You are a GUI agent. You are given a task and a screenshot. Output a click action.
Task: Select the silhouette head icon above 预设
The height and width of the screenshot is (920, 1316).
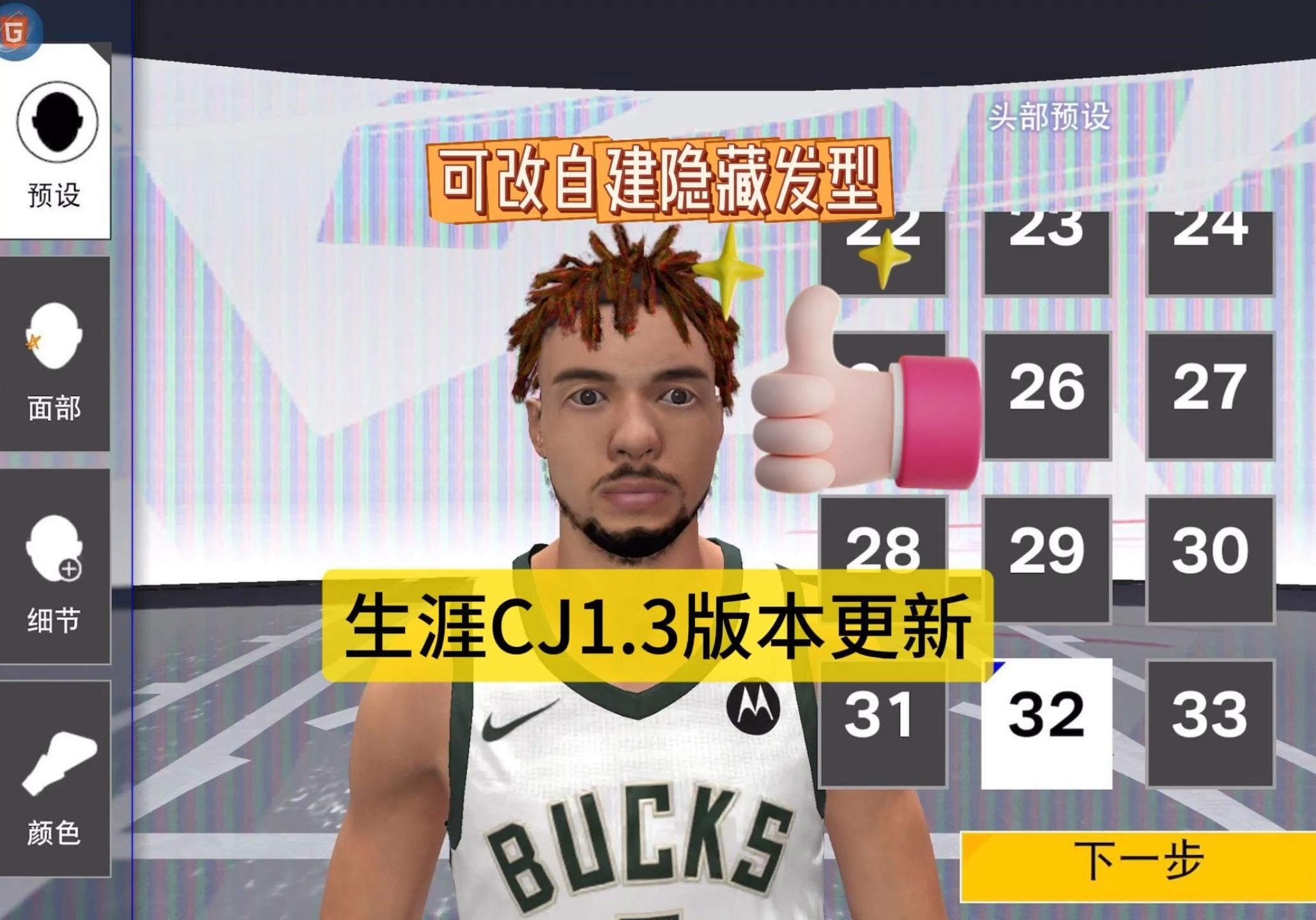point(56,121)
